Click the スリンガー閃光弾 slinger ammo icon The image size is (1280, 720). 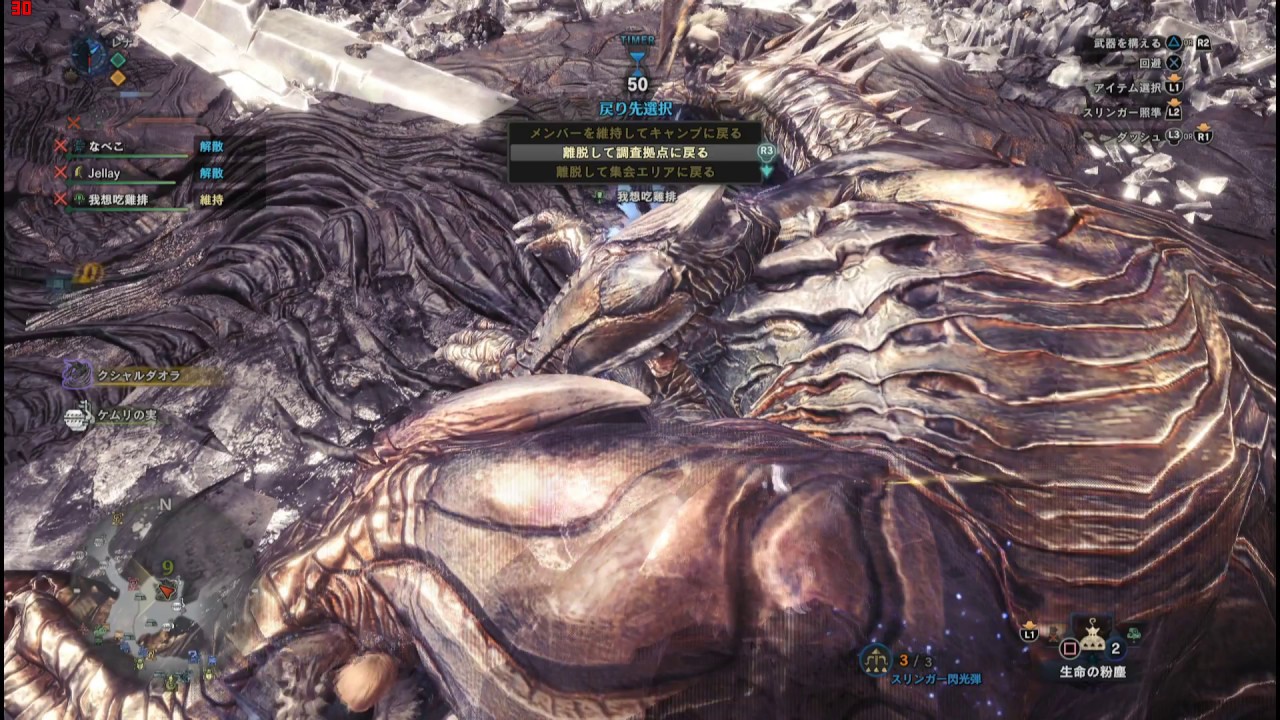tap(876, 659)
